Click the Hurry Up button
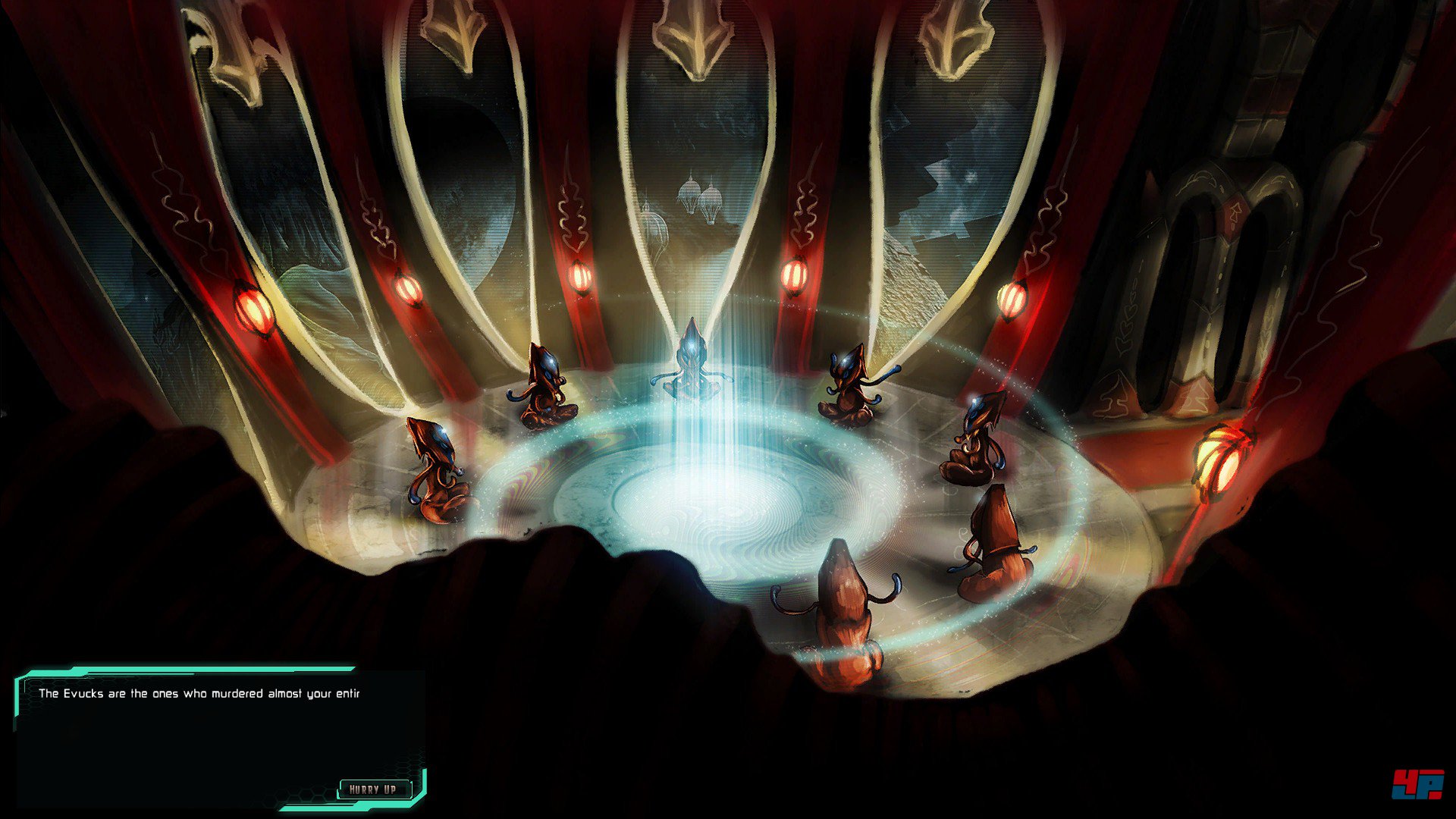Viewport: 1456px width, 819px height. (x=373, y=789)
